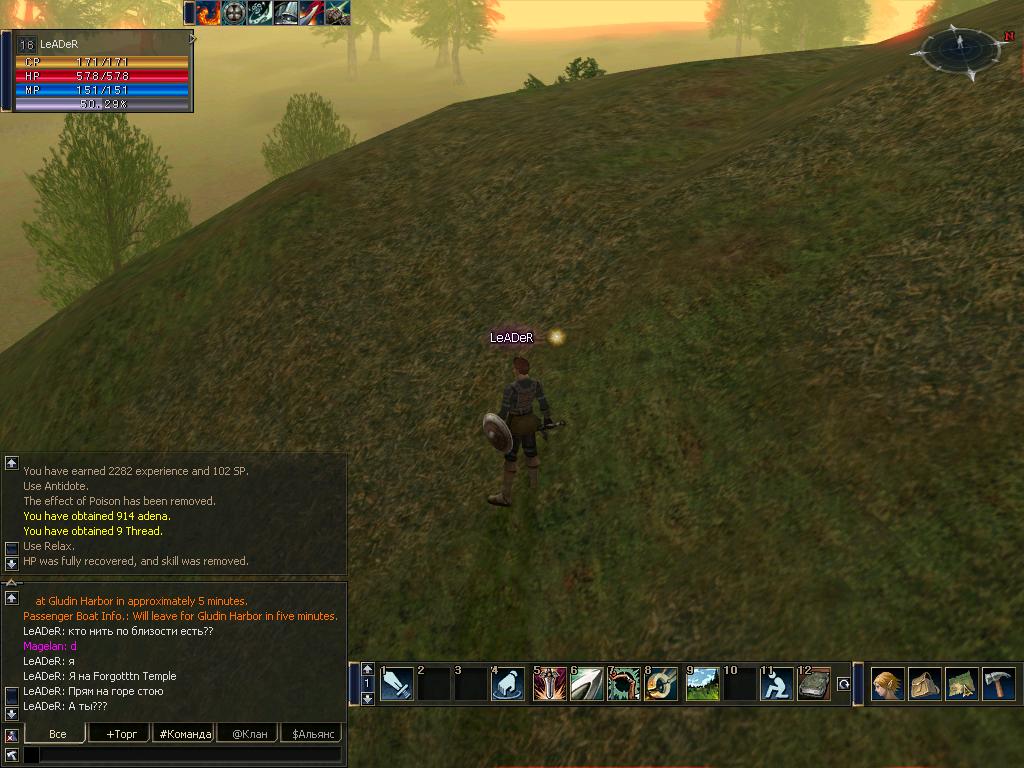Open the character status portrait button

tap(888, 685)
